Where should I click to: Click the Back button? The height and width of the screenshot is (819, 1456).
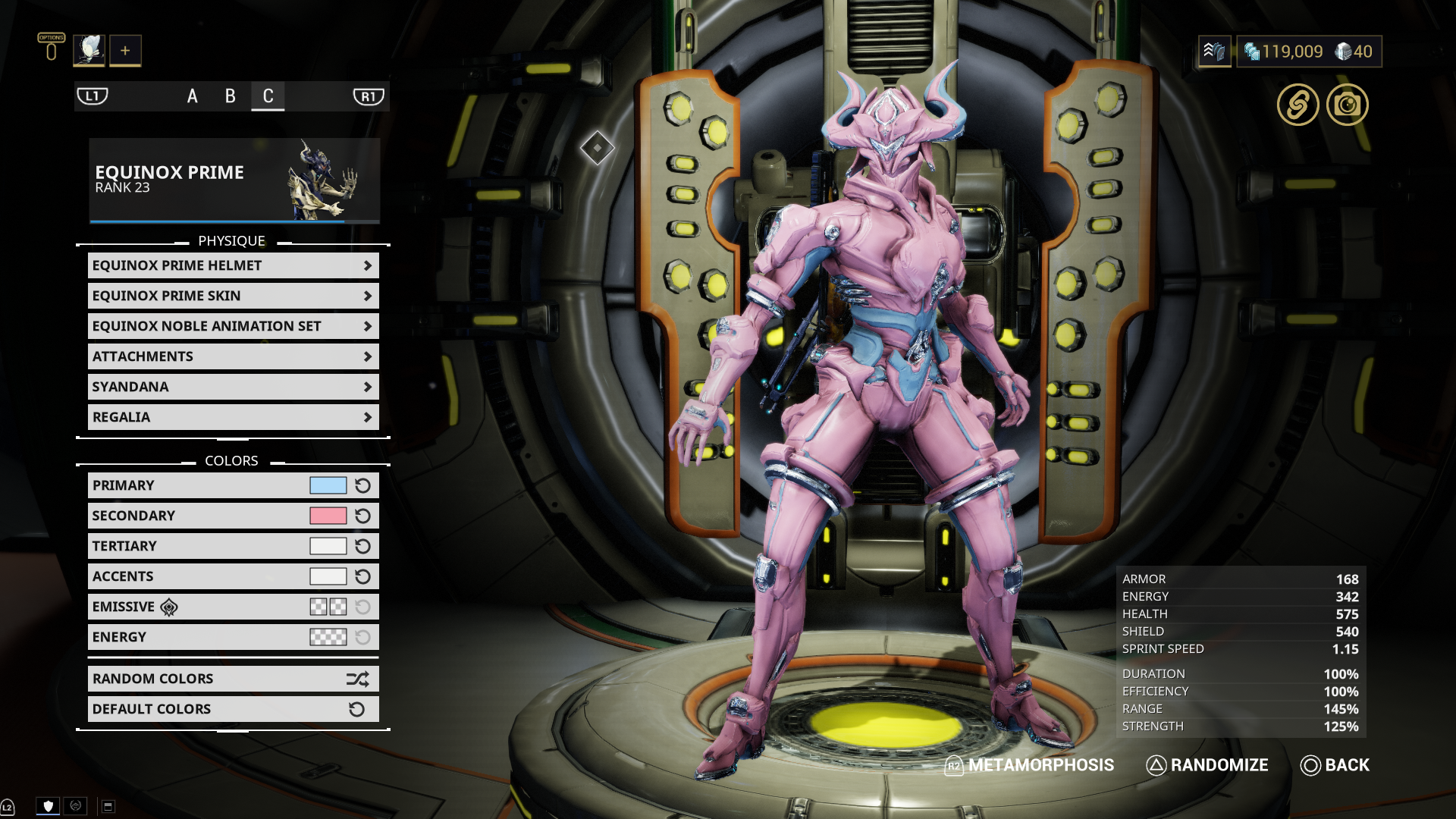(1335, 765)
